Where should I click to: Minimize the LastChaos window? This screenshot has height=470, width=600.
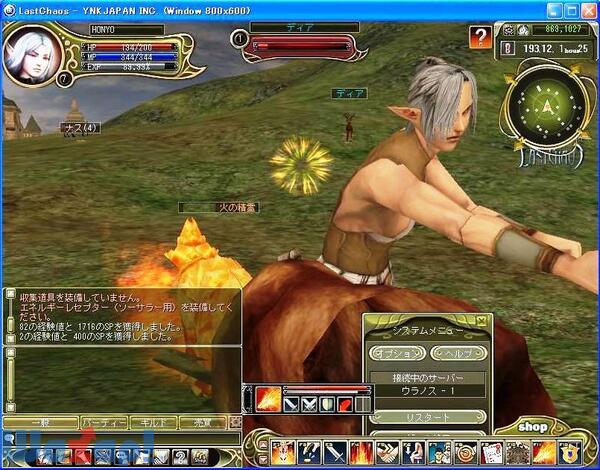coord(554,8)
